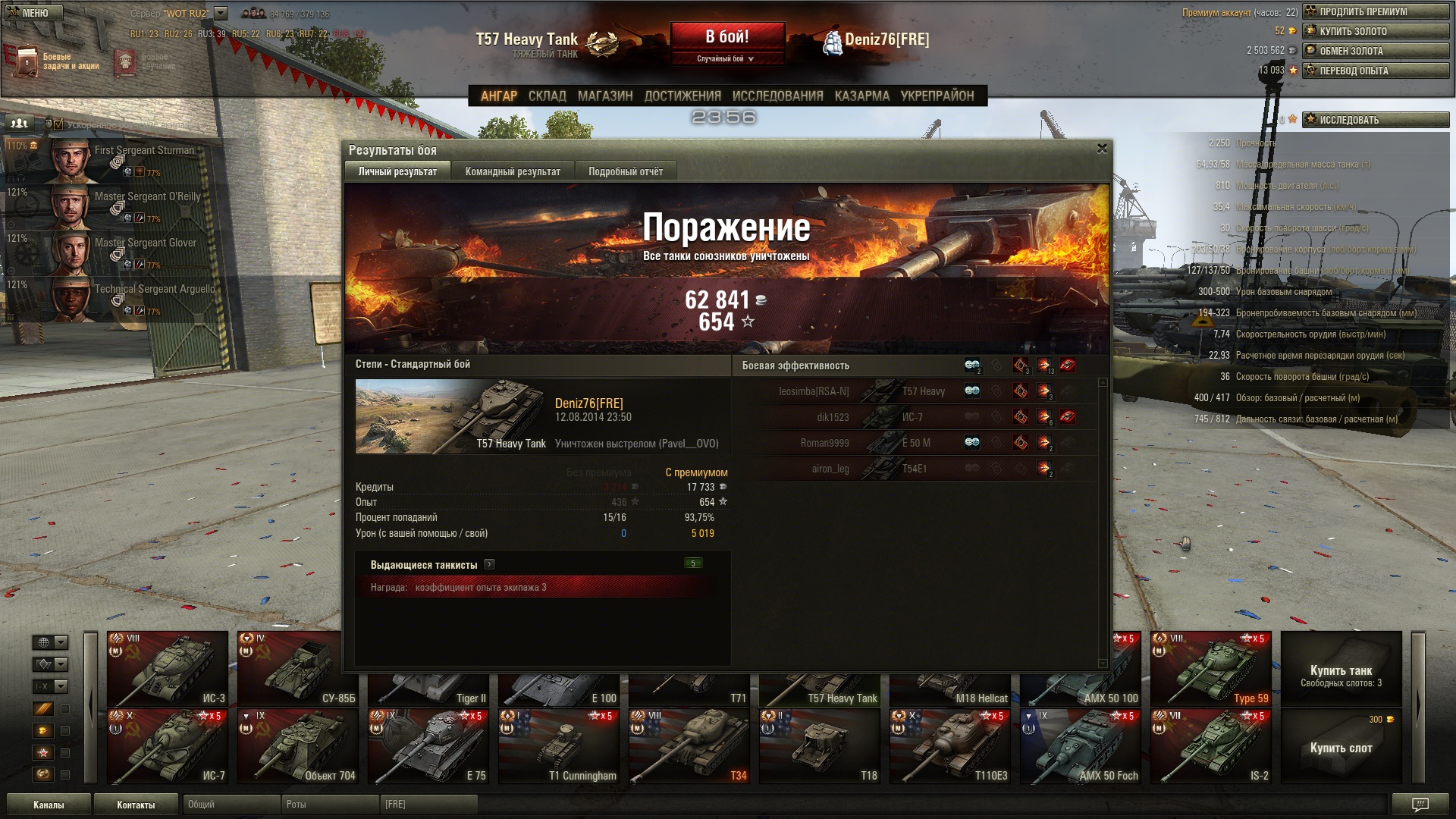Open ПЕРЕВОД ОПЫТА
Image resolution: width=1456 pixels, height=819 pixels.
coord(1375,71)
